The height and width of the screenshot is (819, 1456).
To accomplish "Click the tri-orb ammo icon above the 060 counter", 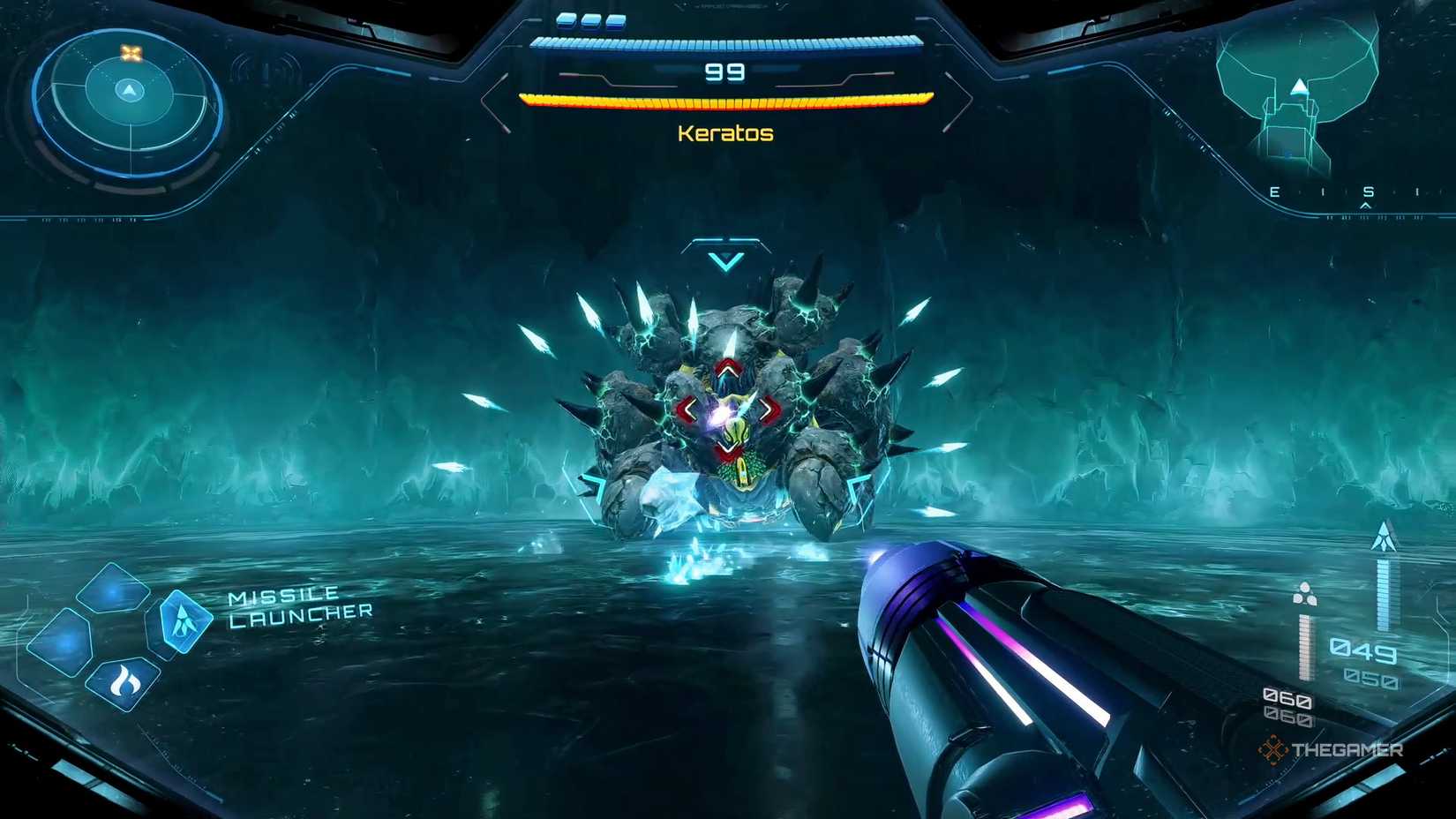I will coord(1304,594).
